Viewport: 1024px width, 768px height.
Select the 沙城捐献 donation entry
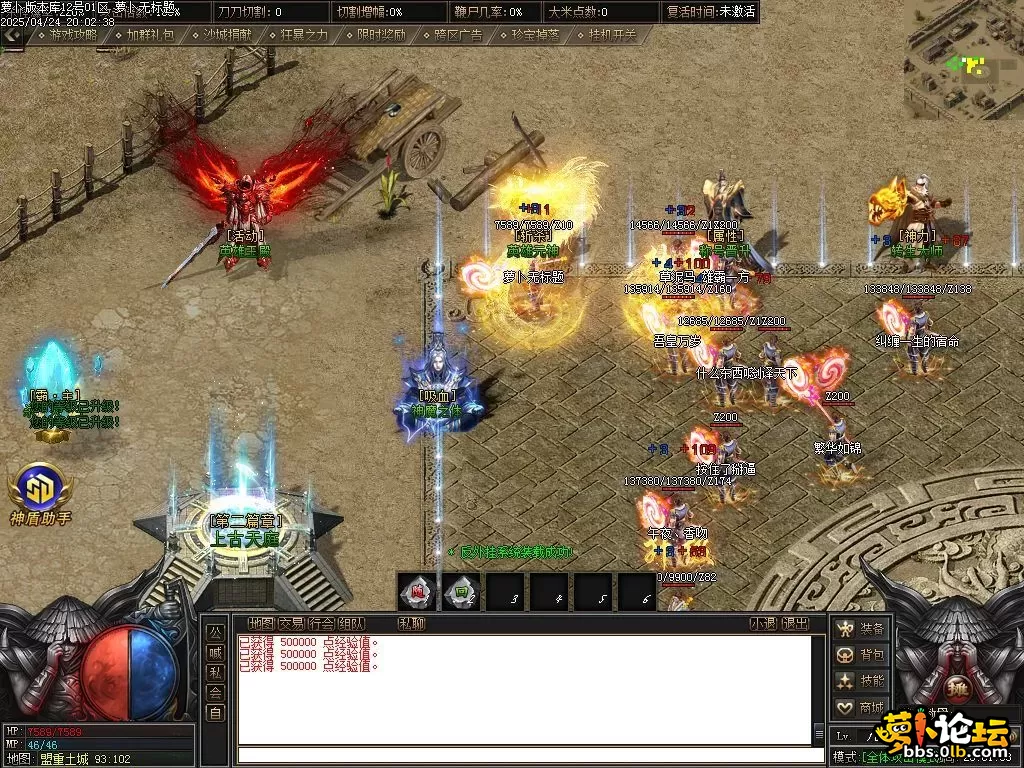[227, 34]
